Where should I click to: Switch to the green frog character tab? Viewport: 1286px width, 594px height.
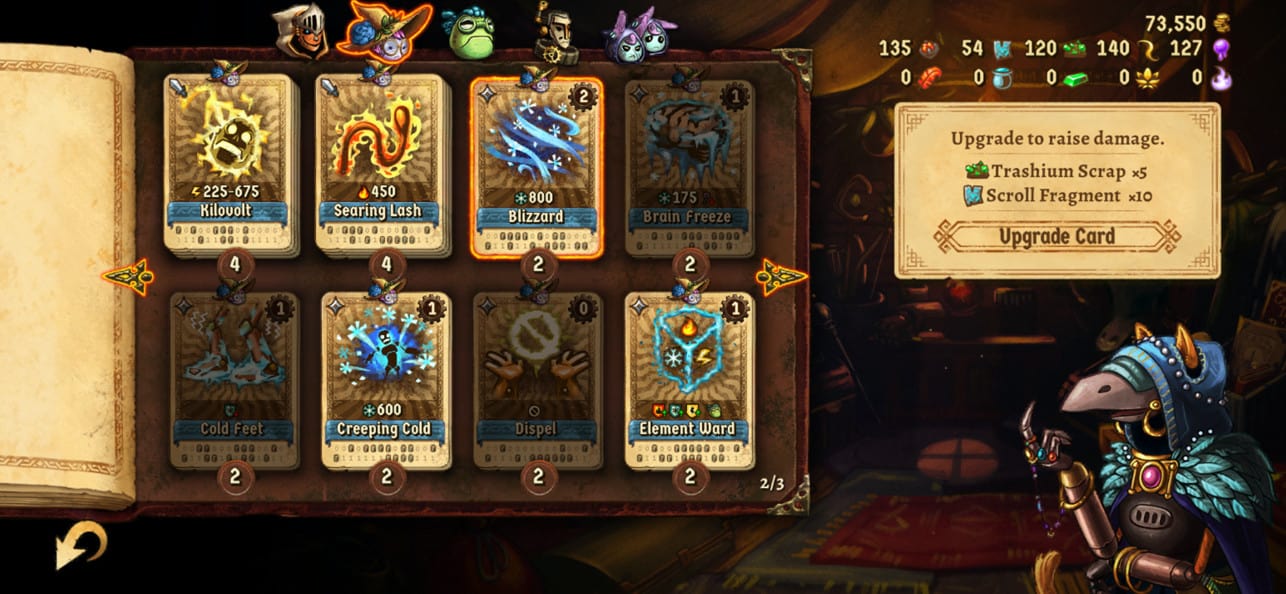[468, 32]
